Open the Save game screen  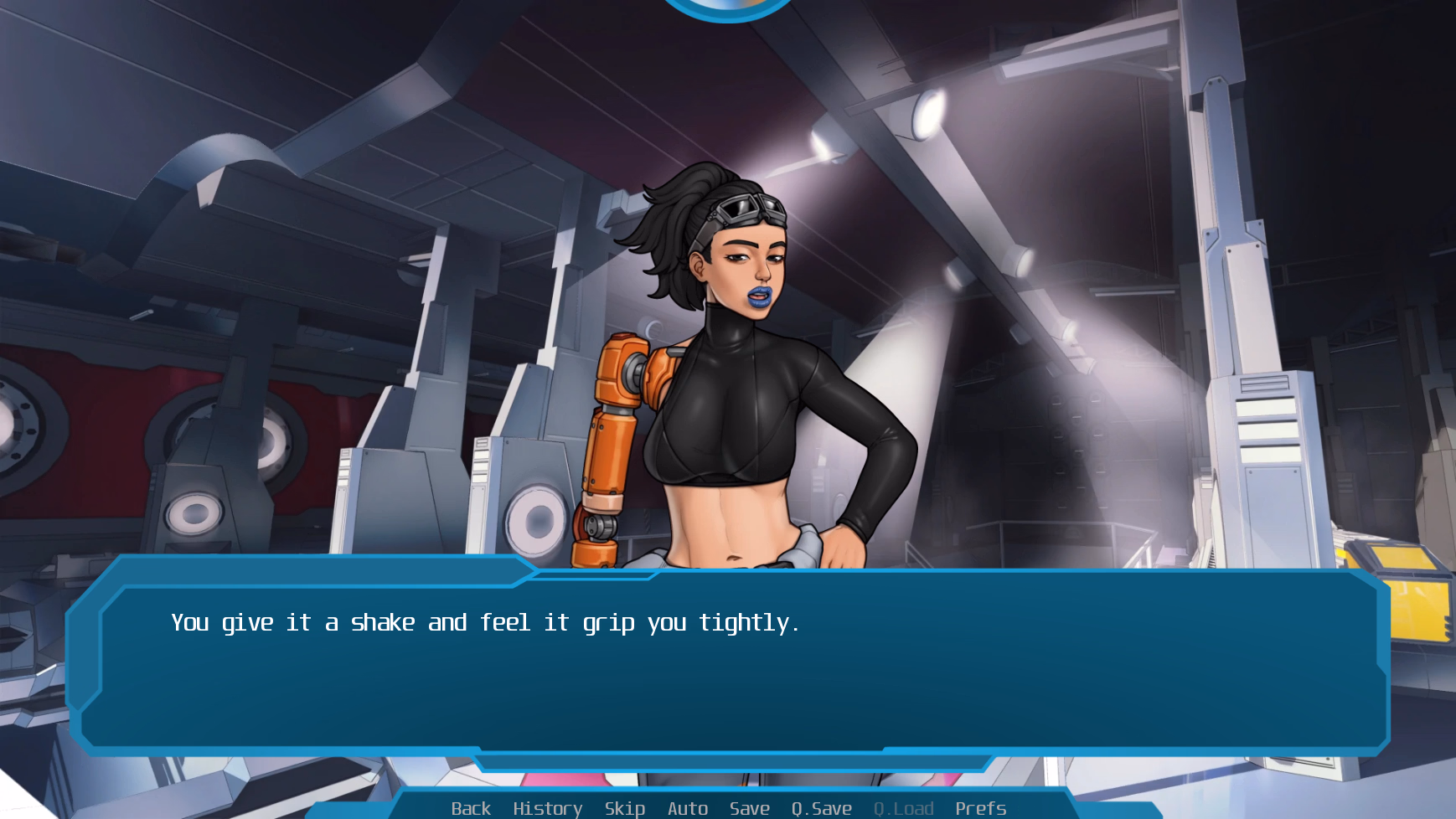(749, 808)
